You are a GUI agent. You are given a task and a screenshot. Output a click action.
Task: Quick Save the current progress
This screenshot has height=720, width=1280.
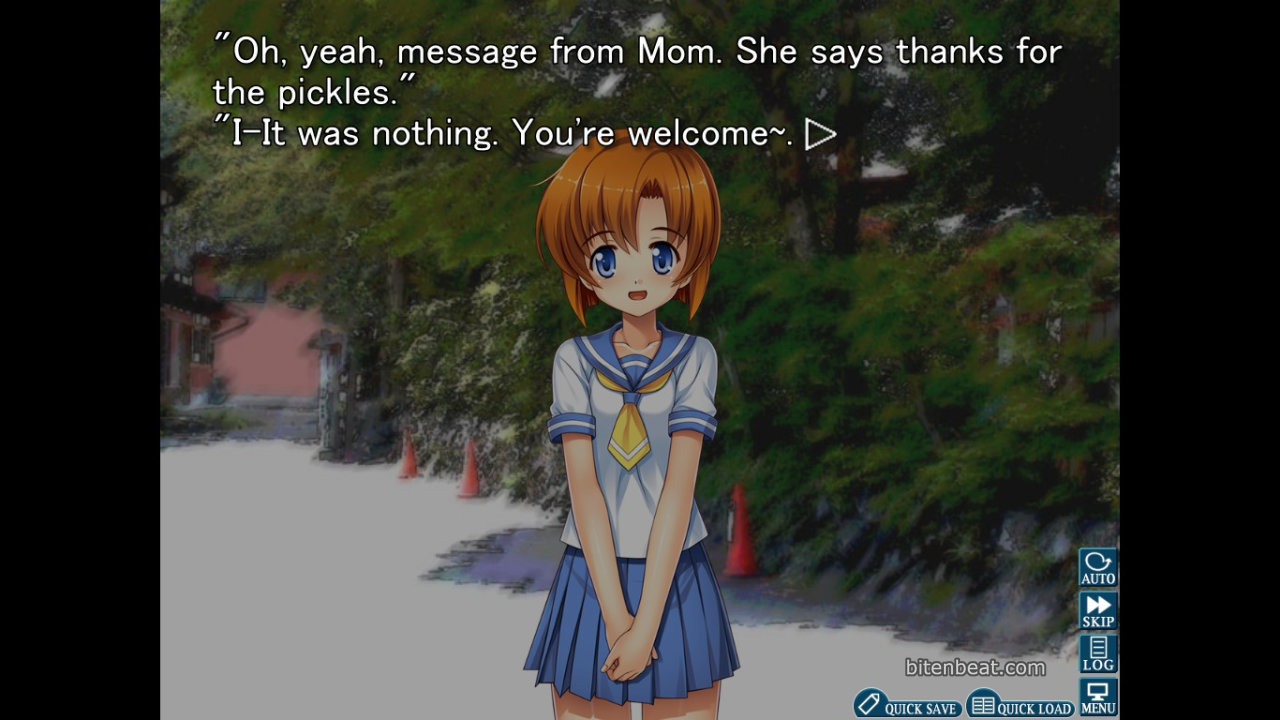pyautogui.click(x=908, y=704)
